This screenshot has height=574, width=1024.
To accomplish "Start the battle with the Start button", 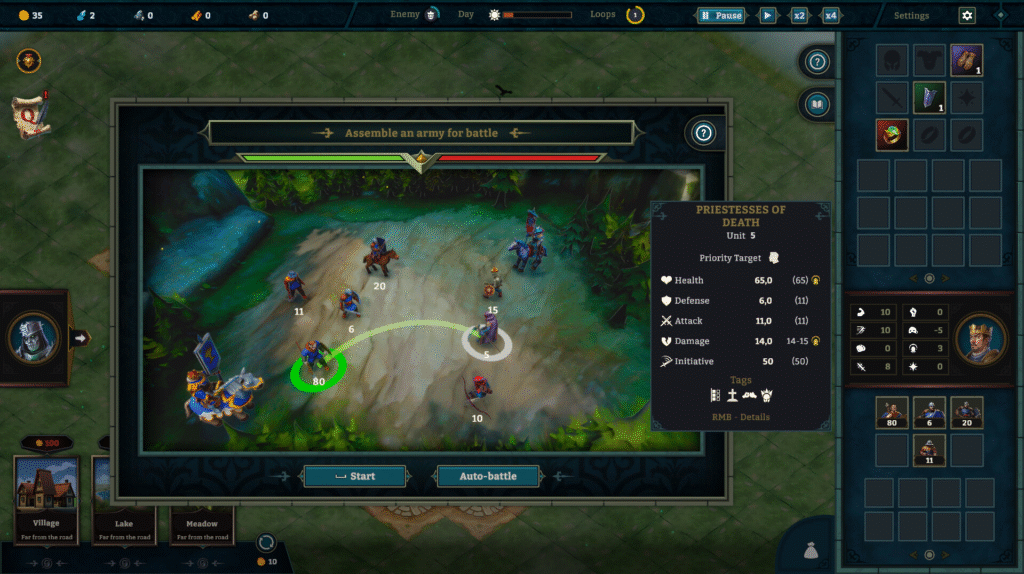I will coord(355,476).
